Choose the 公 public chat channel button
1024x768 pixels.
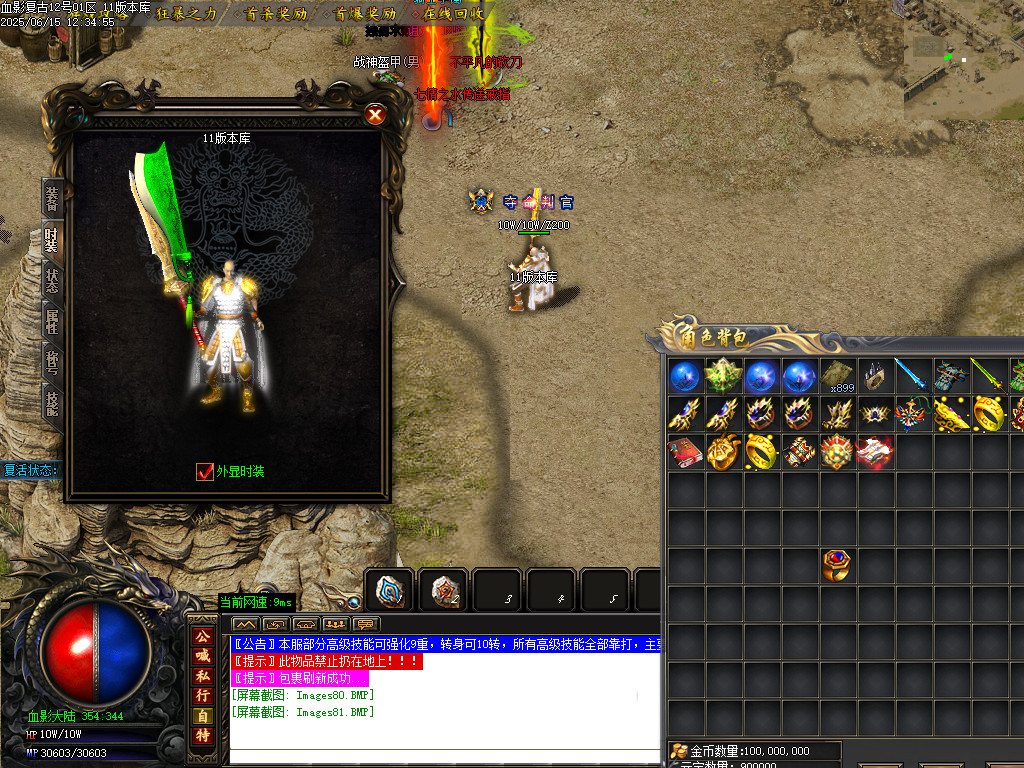click(203, 636)
